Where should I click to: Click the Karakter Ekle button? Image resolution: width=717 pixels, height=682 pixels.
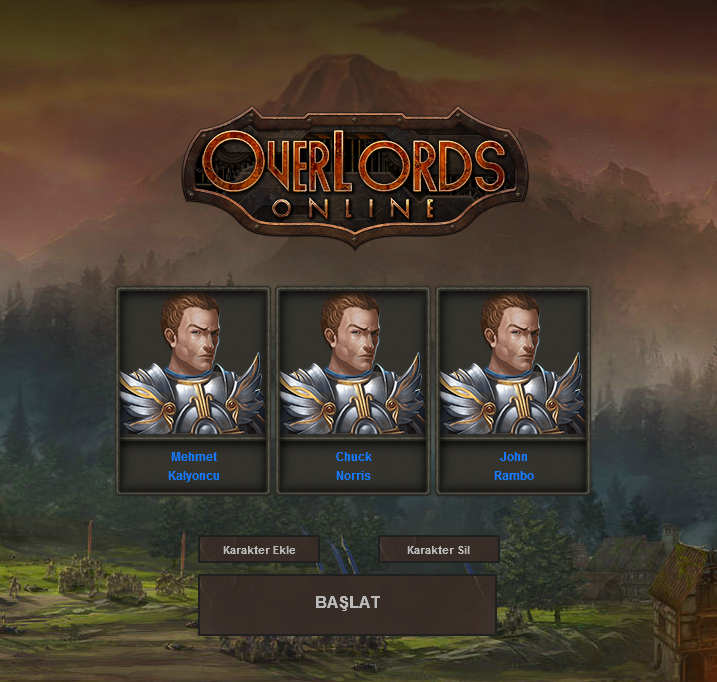pyautogui.click(x=259, y=550)
